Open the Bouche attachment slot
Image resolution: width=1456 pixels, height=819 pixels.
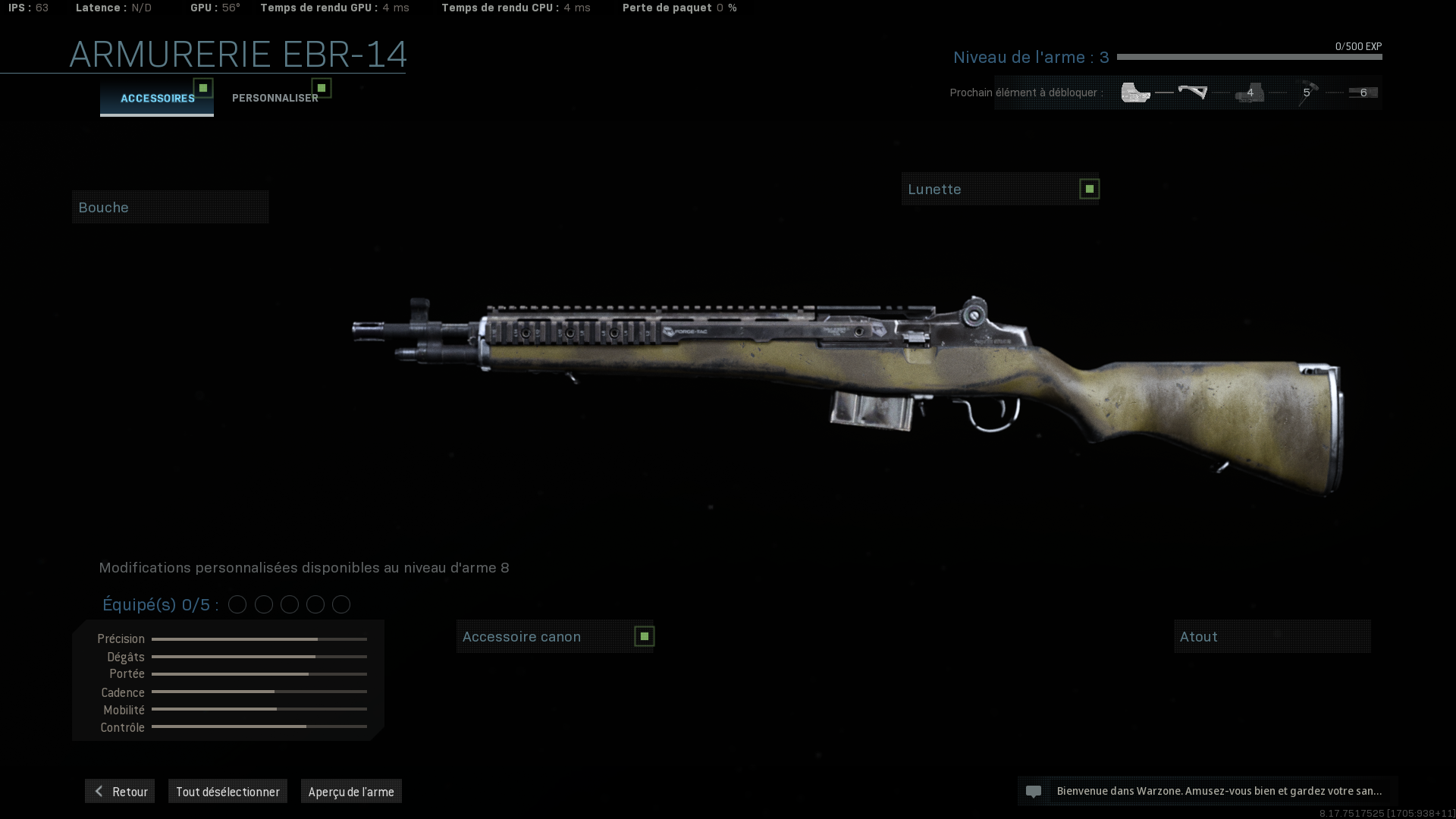point(170,206)
